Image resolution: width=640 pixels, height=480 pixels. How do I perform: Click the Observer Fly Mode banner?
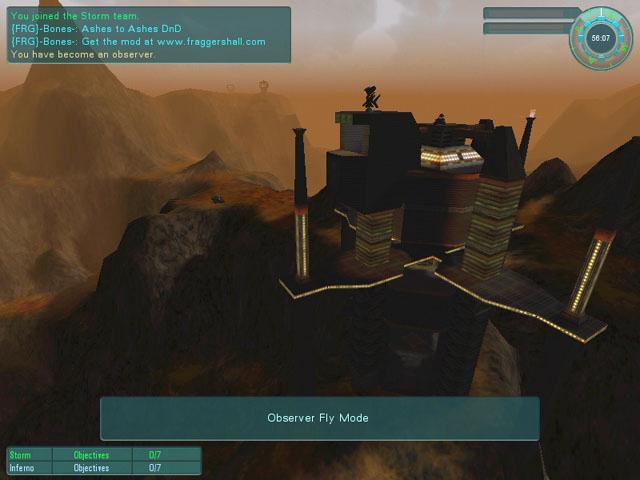click(319, 418)
